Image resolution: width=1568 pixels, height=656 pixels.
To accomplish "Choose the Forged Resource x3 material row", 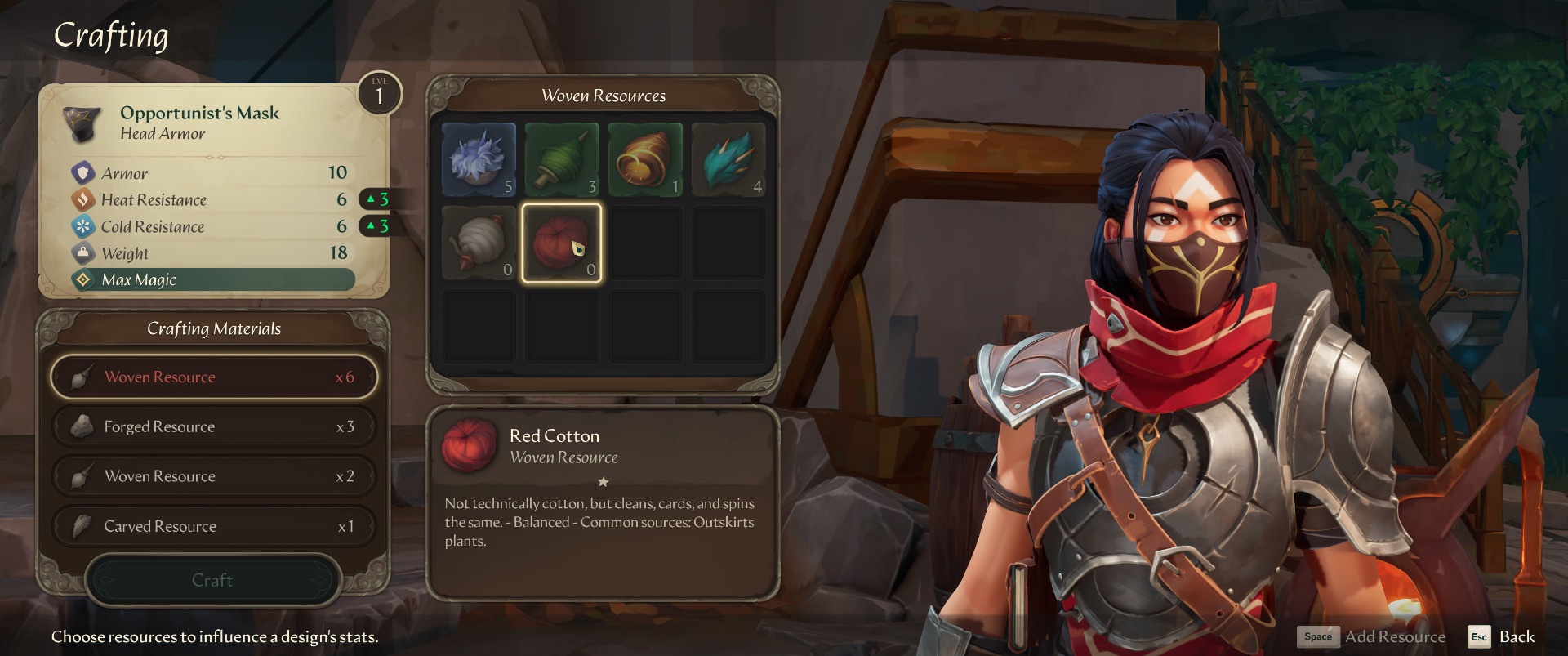I will click(x=214, y=427).
